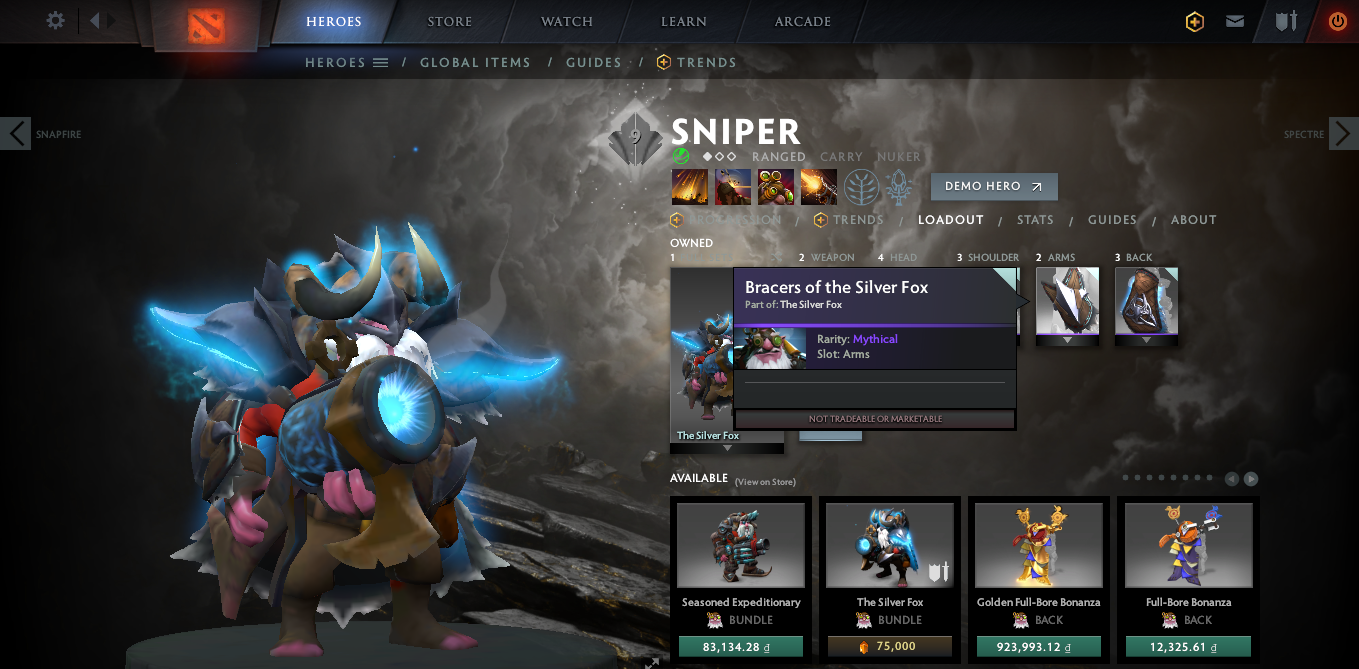Open the hero About tab
Viewport: 1359px width, 669px height.
pos(1194,220)
